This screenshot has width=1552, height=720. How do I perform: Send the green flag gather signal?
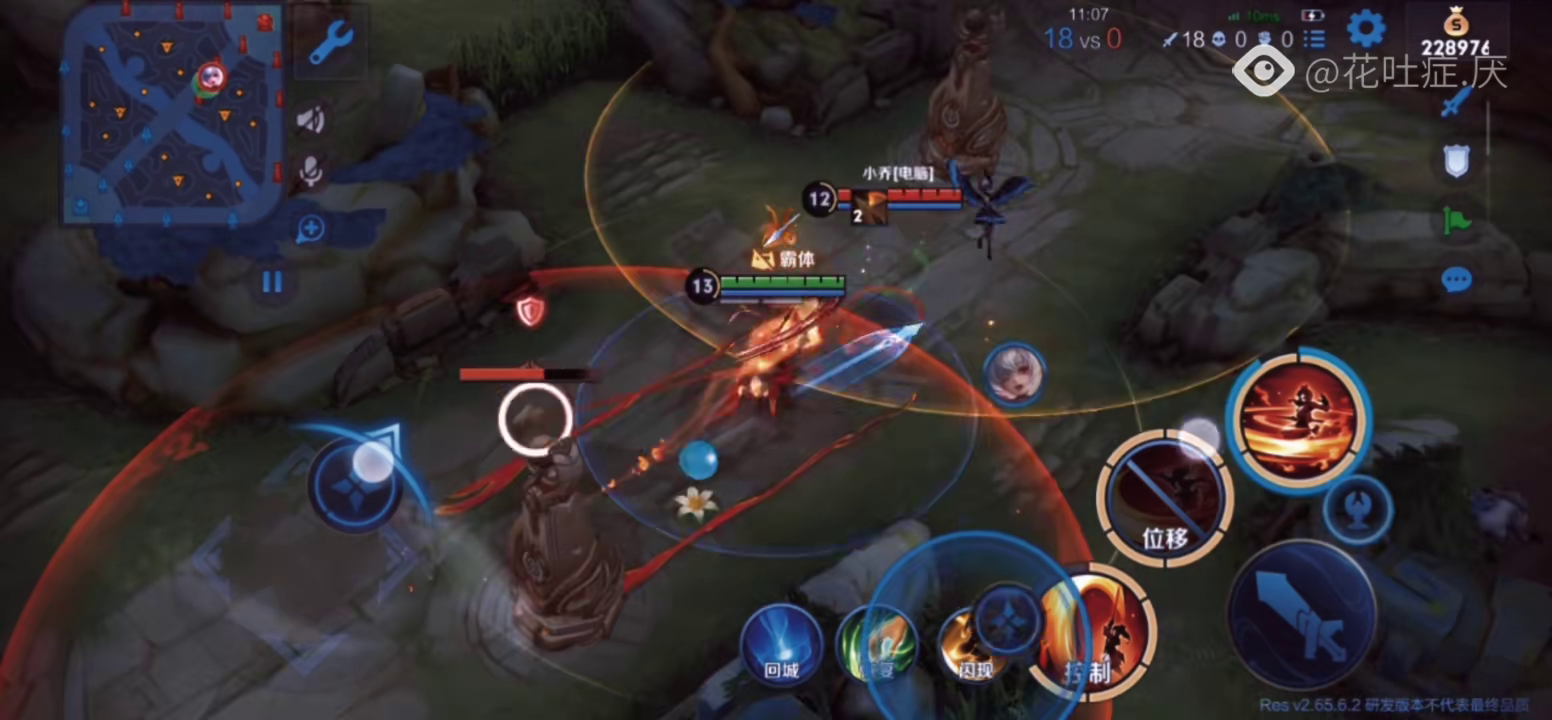click(x=1456, y=219)
